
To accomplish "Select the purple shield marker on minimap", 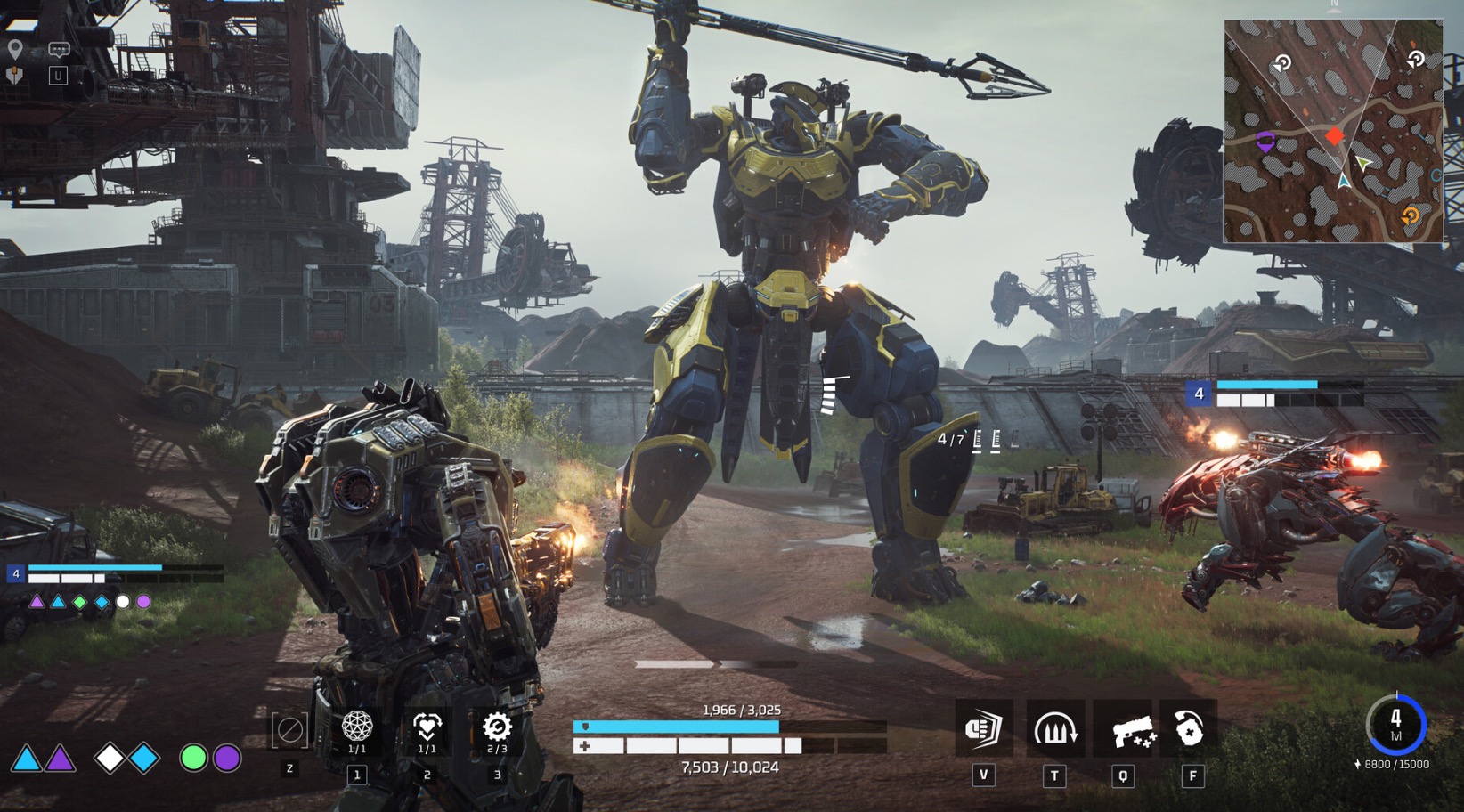I will (1265, 141).
